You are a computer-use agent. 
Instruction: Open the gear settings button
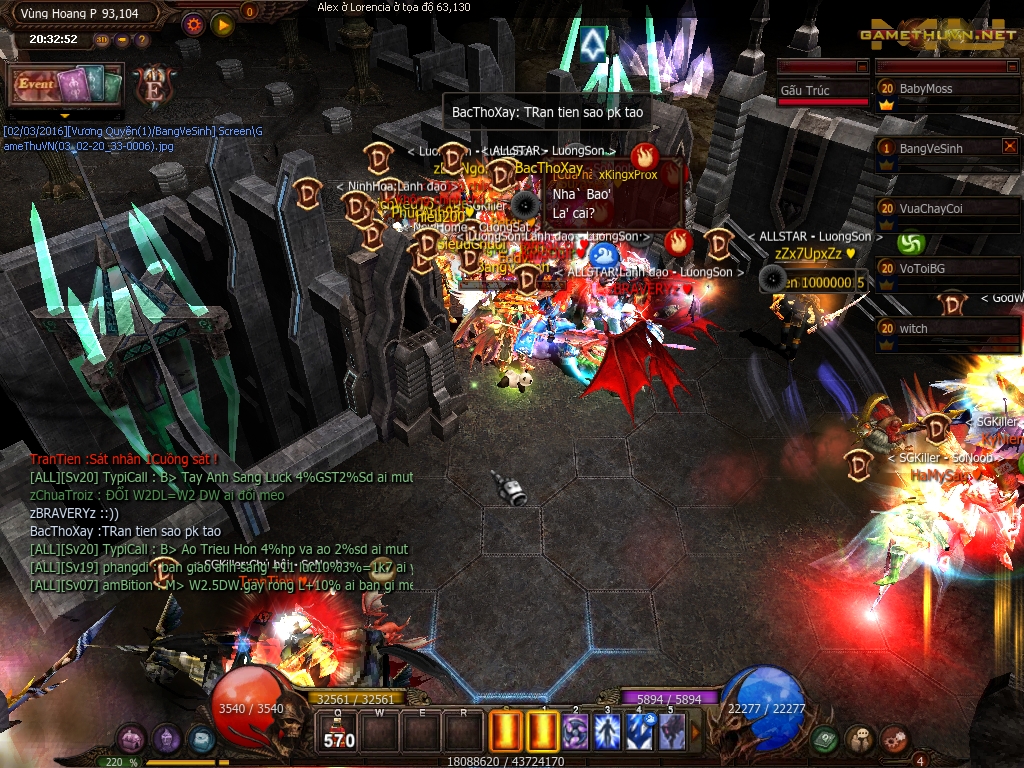194,24
